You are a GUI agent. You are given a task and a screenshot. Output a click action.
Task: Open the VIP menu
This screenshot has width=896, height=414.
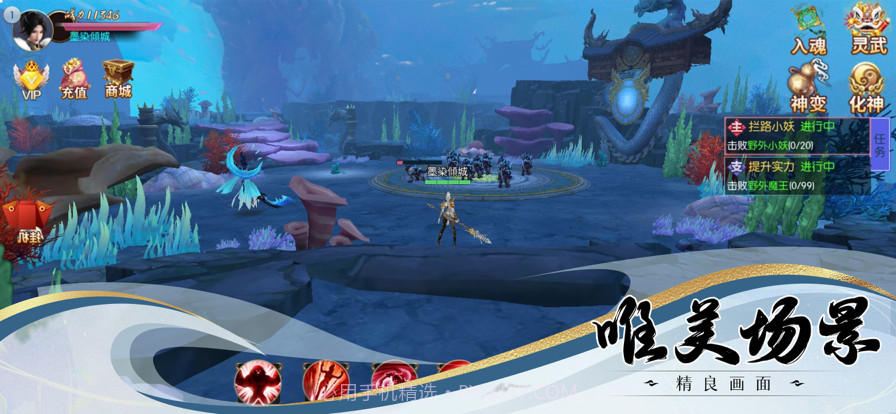point(30,79)
